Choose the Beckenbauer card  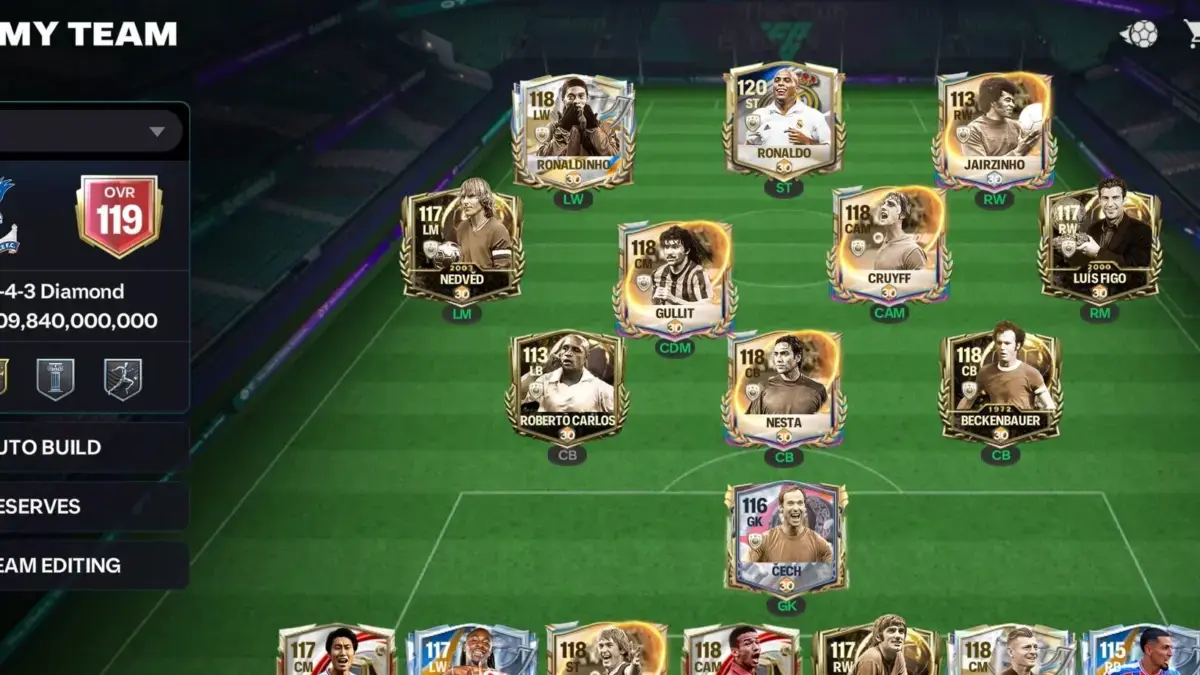1000,388
